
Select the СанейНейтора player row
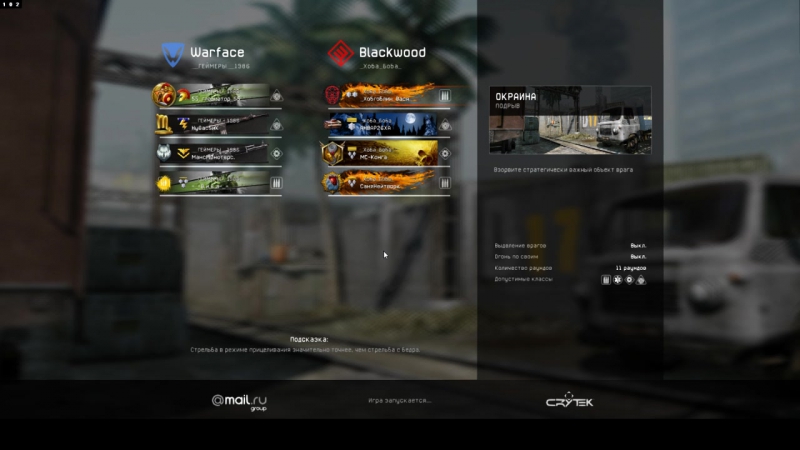(387, 183)
